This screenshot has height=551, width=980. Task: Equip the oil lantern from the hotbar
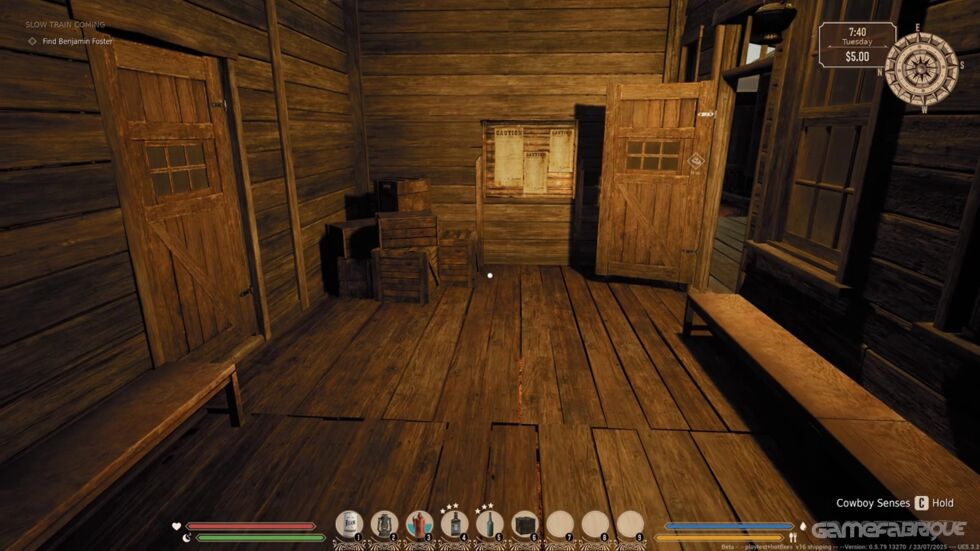click(385, 524)
